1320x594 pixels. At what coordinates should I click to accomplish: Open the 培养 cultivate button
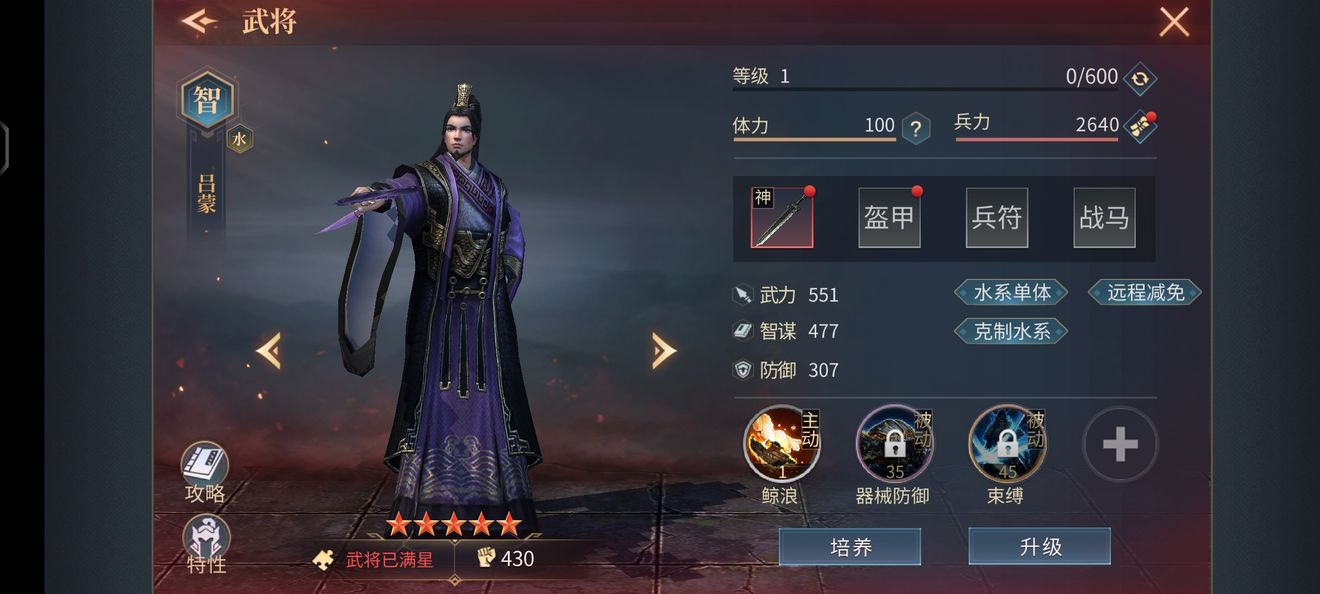(x=850, y=547)
